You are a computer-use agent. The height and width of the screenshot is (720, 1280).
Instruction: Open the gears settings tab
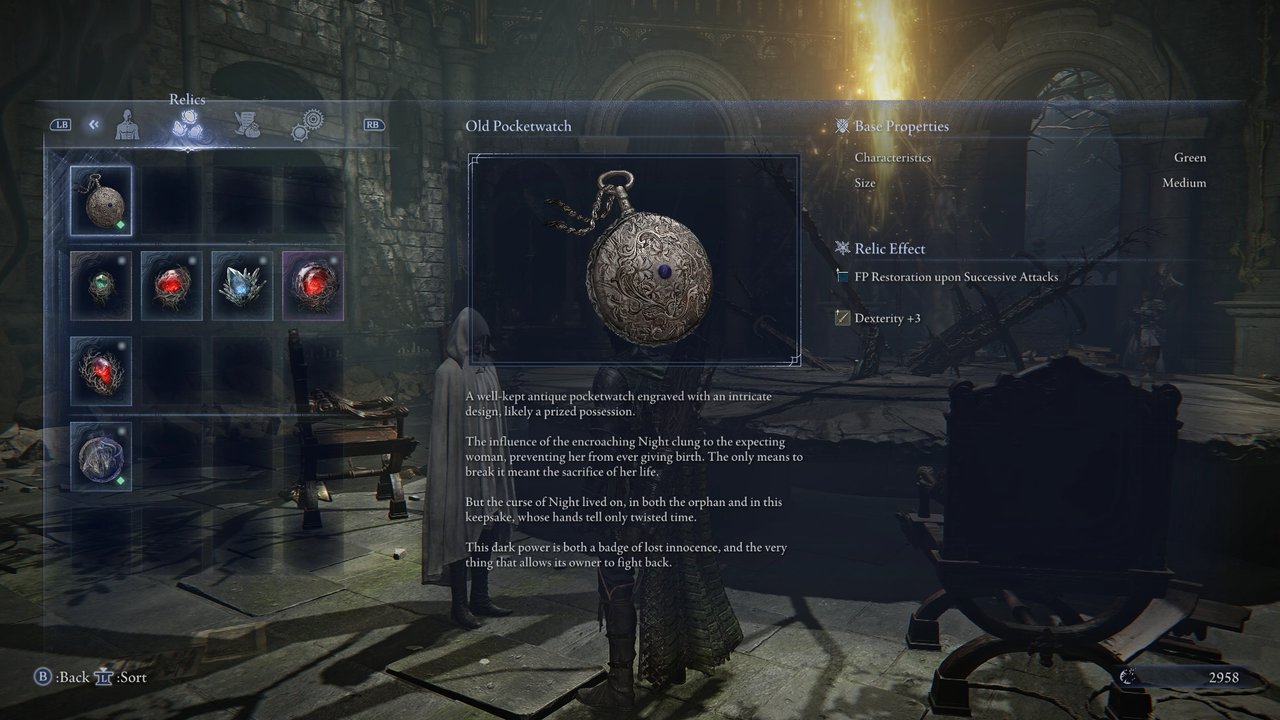[307, 125]
